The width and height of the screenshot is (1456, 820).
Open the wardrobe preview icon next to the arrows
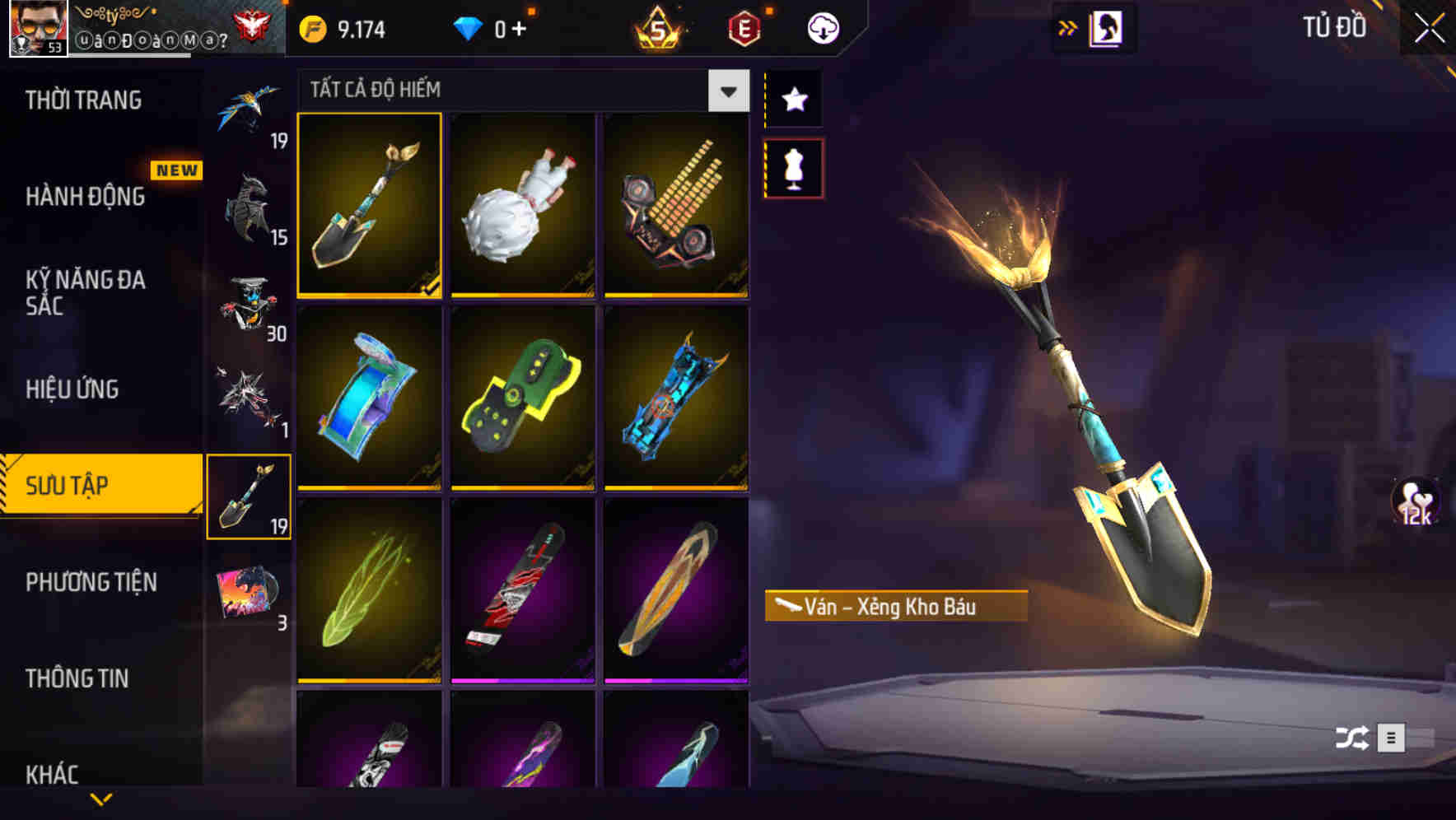click(x=1108, y=27)
